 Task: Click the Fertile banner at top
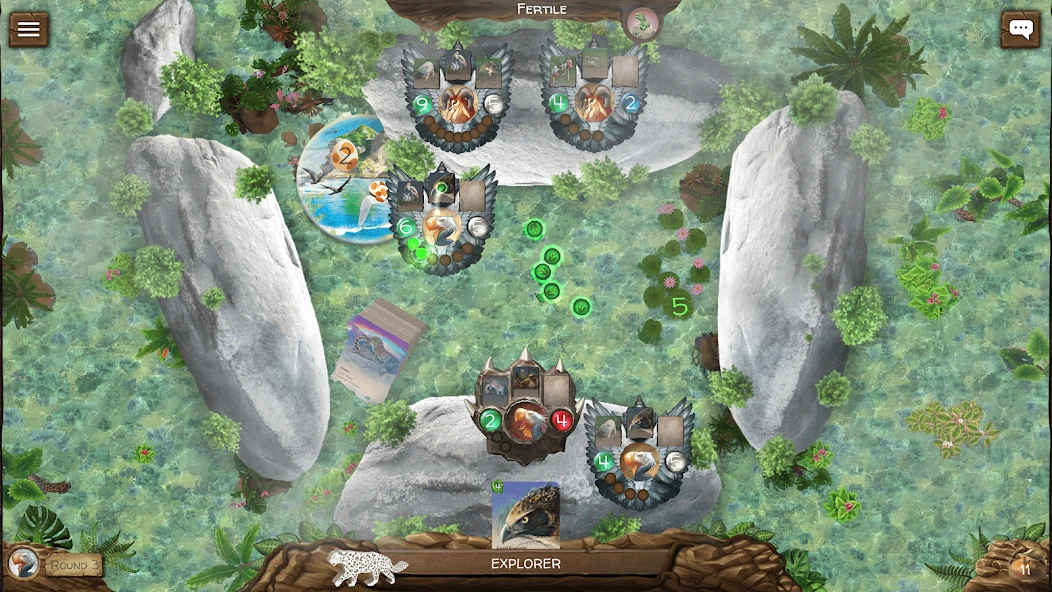tap(541, 10)
